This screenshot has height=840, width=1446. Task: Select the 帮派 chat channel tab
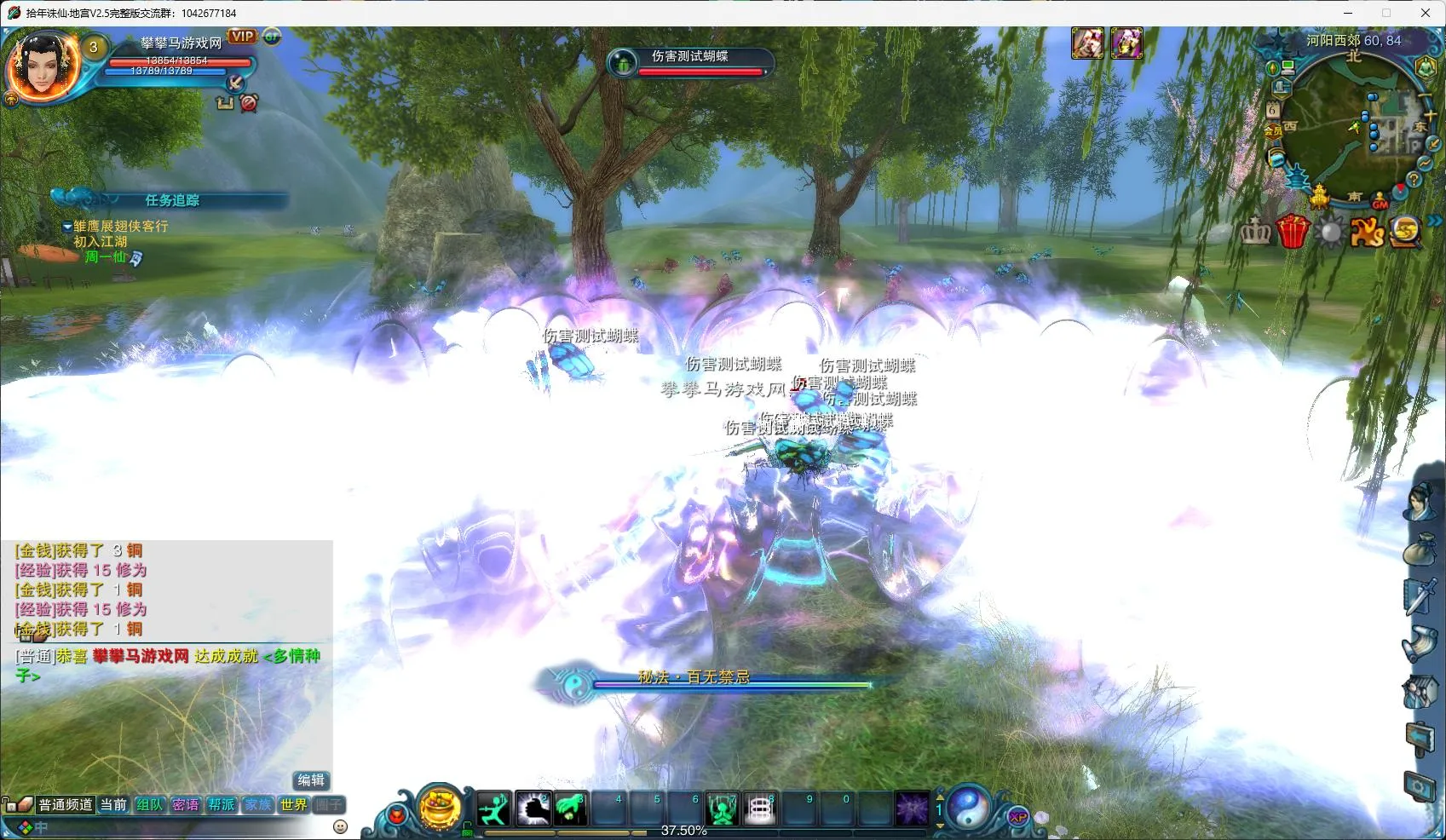tap(222, 804)
